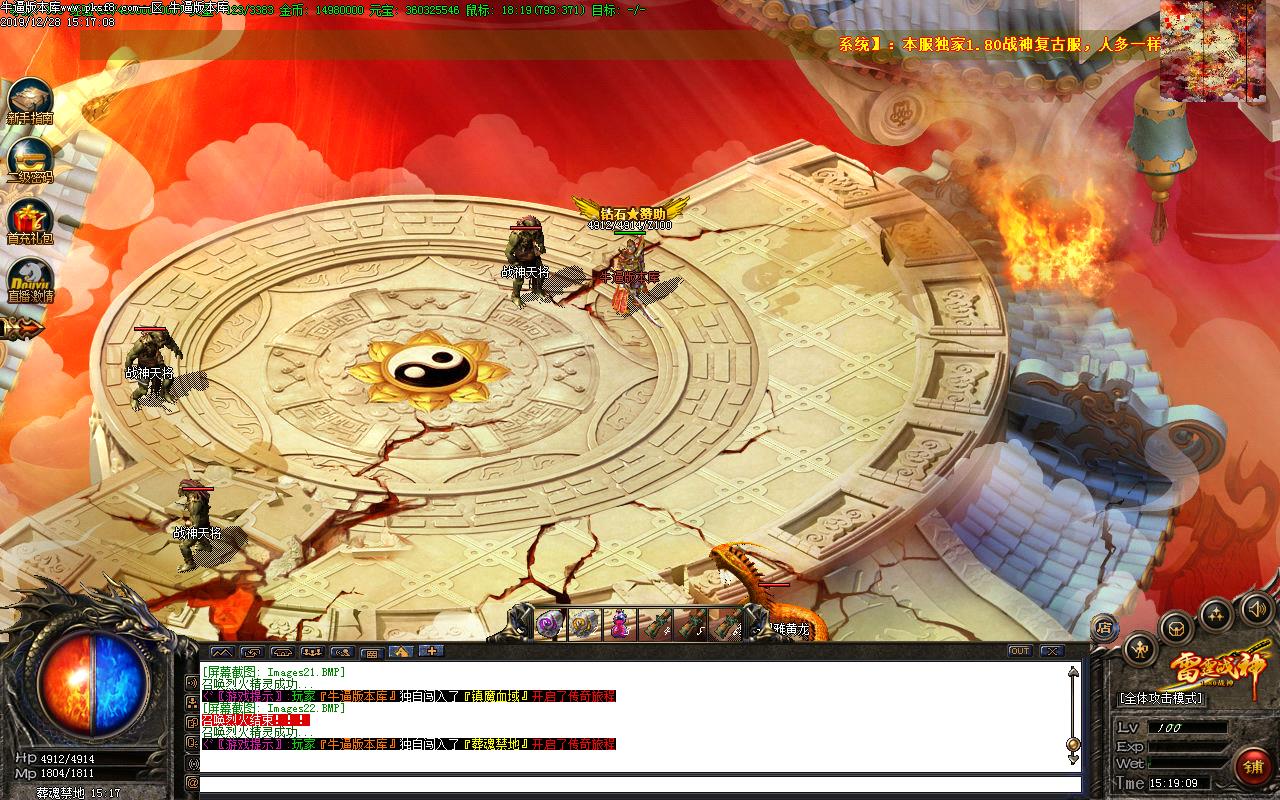Open the 二级密码 secondary password icon
This screenshot has width=1280, height=800.
pos(30,158)
